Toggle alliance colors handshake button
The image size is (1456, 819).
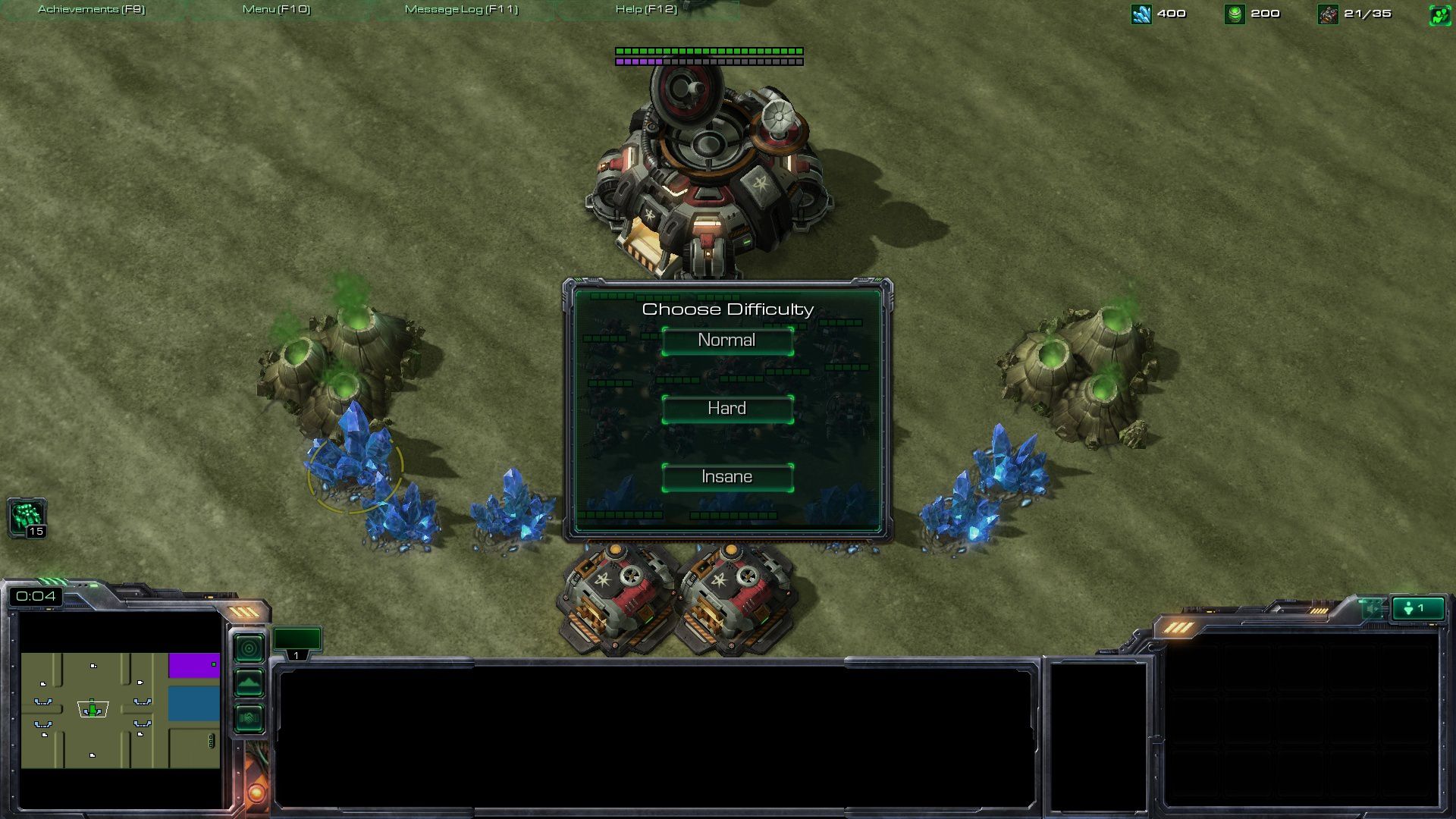(249, 717)
